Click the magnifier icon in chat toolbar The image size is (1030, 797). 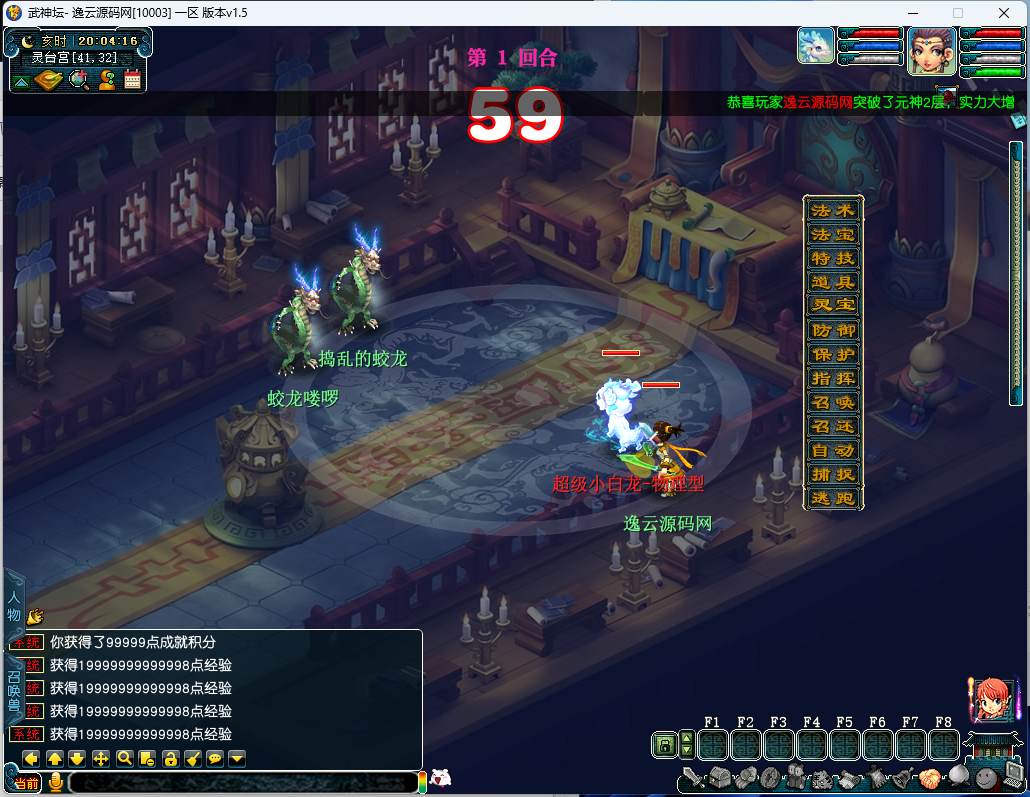(125, 758)
